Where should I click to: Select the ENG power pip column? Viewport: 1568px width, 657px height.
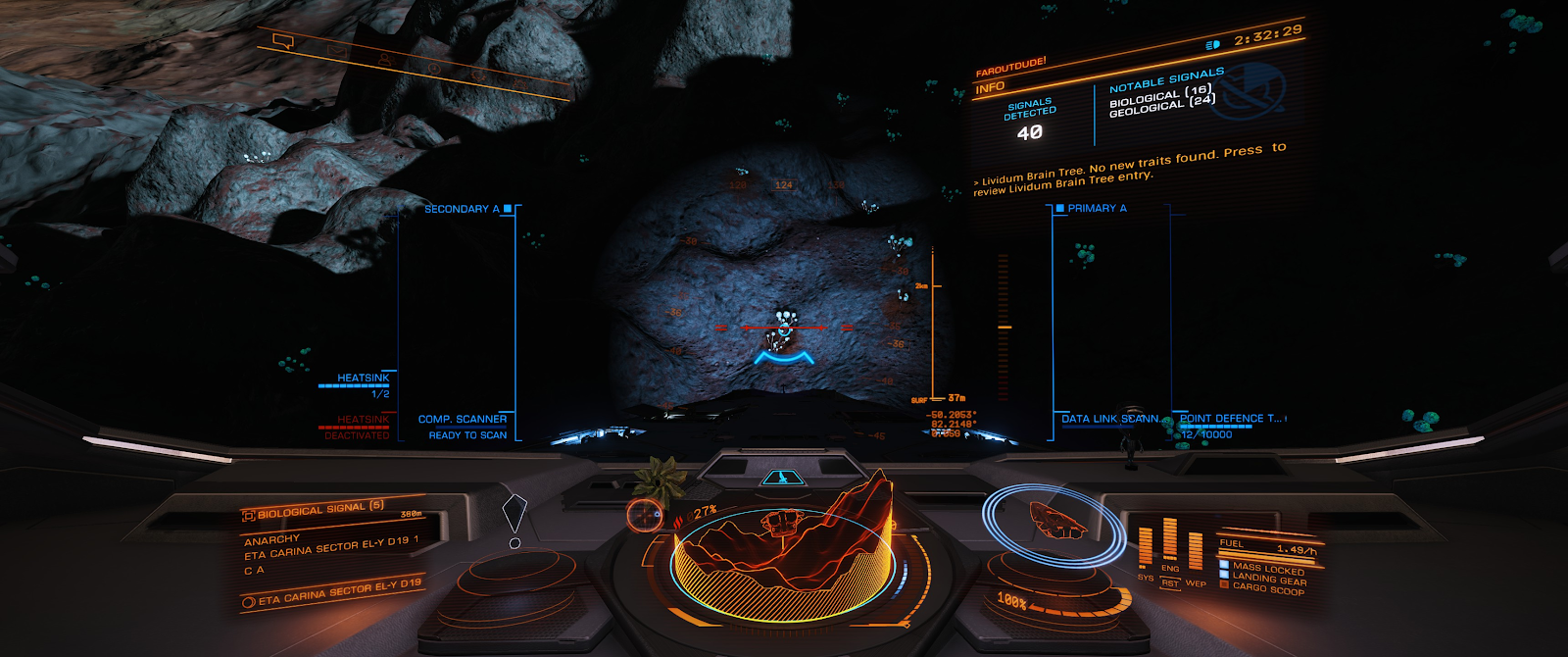click(1170, 540)
